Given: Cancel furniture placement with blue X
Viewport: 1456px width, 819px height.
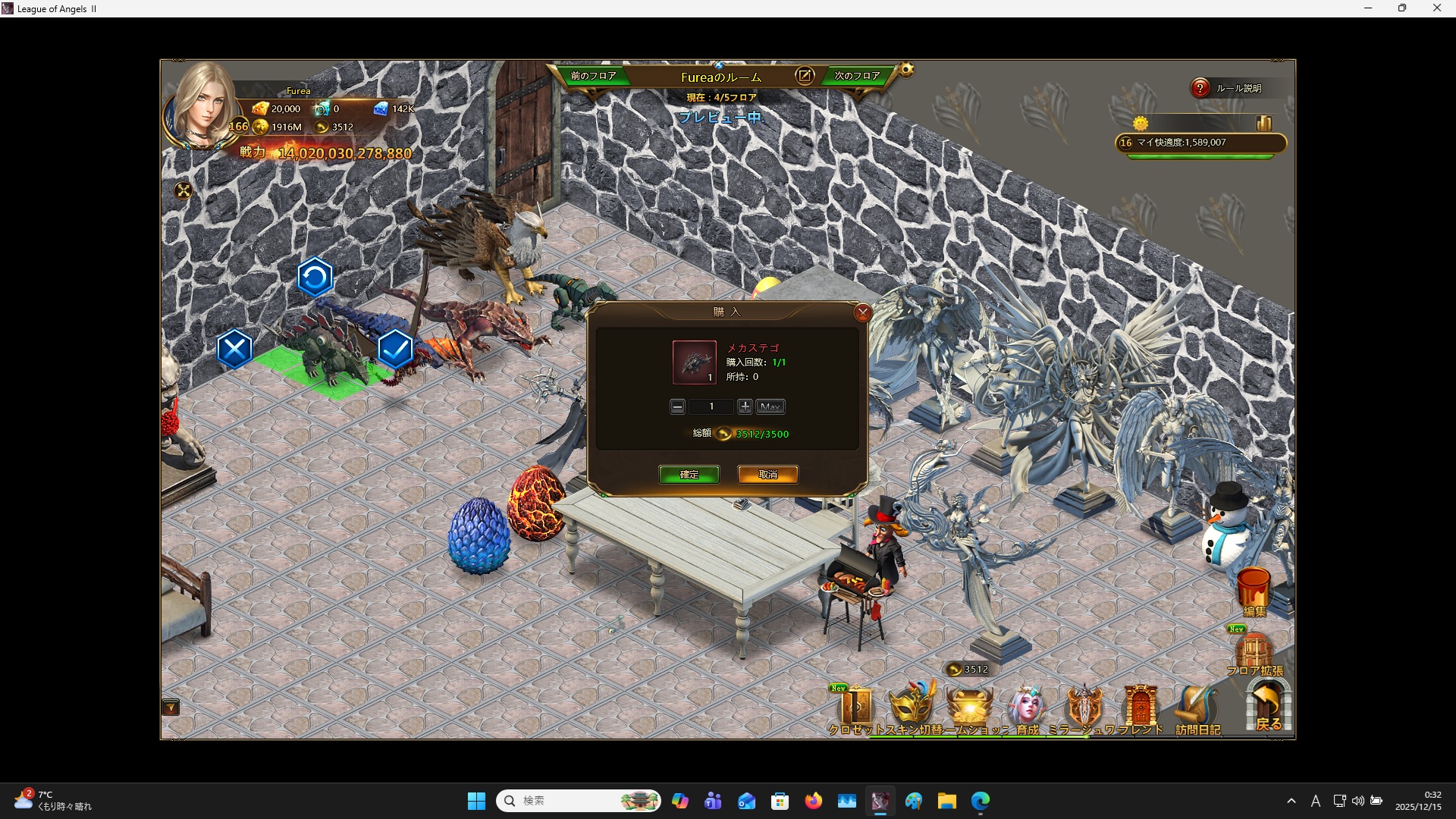Looking at the screenshot, I should [234, 349].
